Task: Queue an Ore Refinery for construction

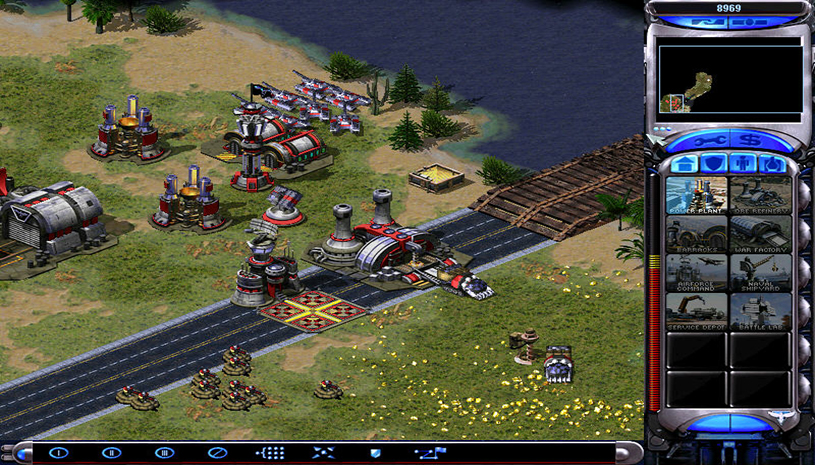Action: coord(760,195)
